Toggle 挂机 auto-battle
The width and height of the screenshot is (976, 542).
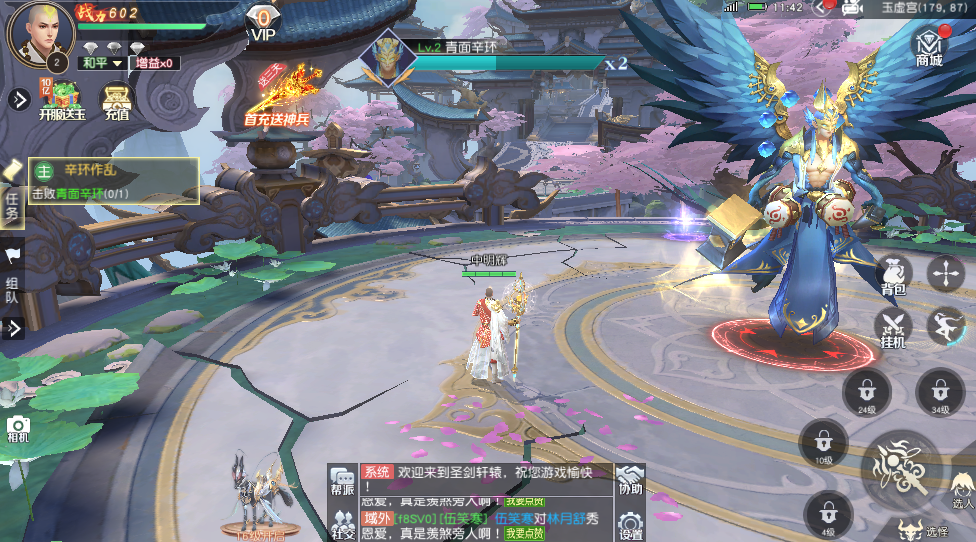pyautogui.click(x=893, y=326)
